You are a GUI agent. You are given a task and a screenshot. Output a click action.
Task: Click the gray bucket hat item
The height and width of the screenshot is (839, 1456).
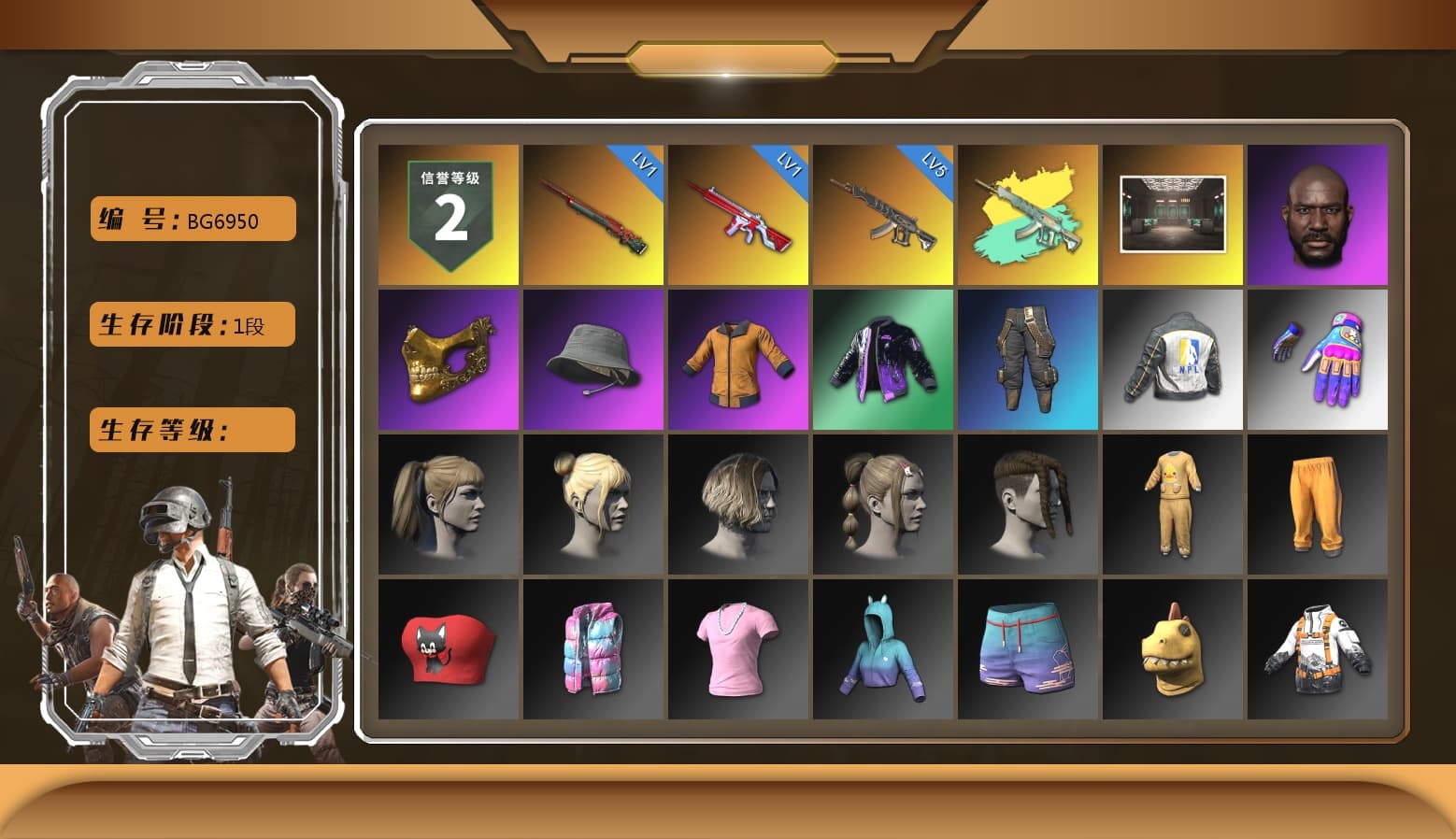(592, 360)
